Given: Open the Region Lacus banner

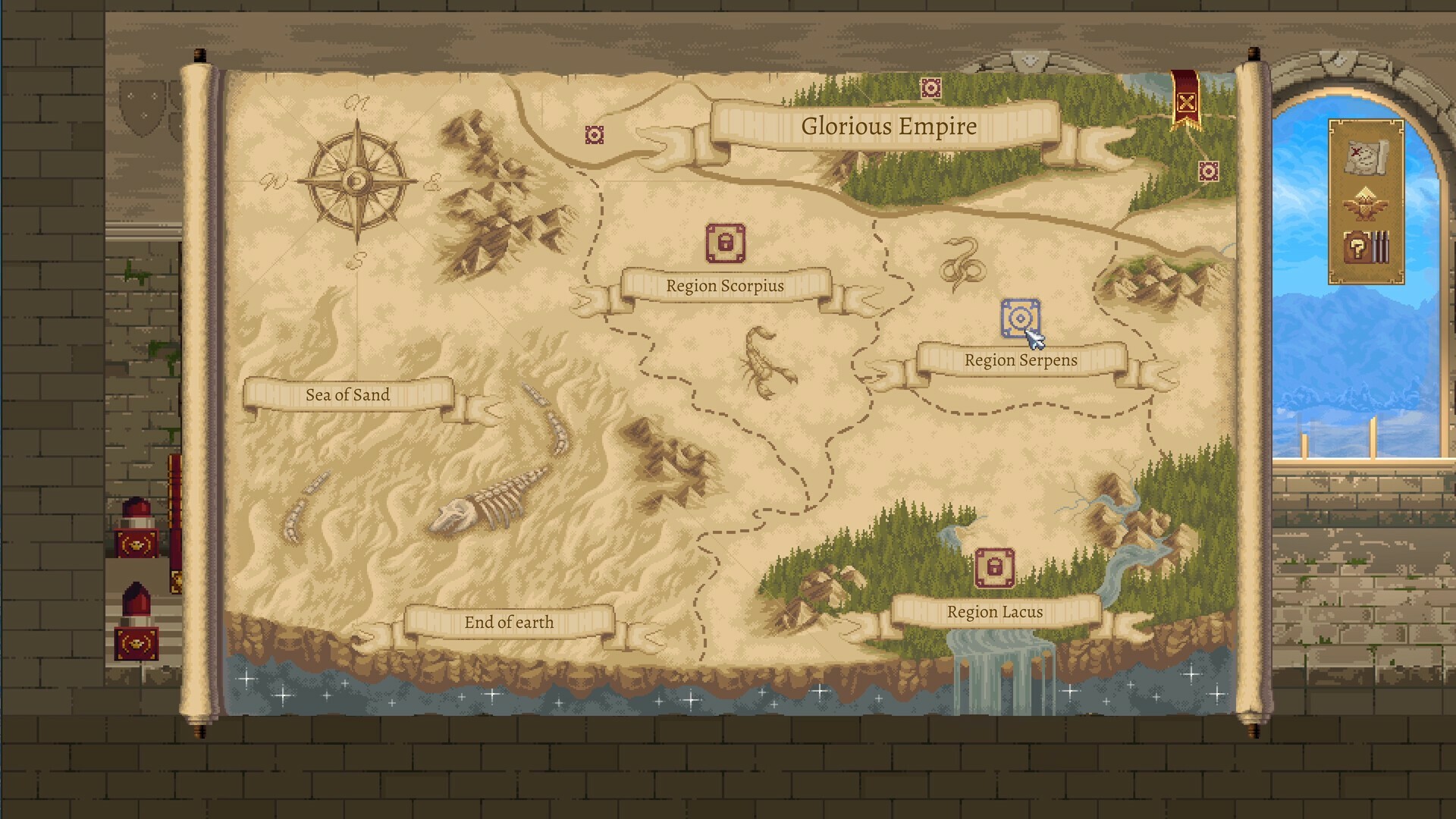Looking at the screenshot, I should 994,611.
